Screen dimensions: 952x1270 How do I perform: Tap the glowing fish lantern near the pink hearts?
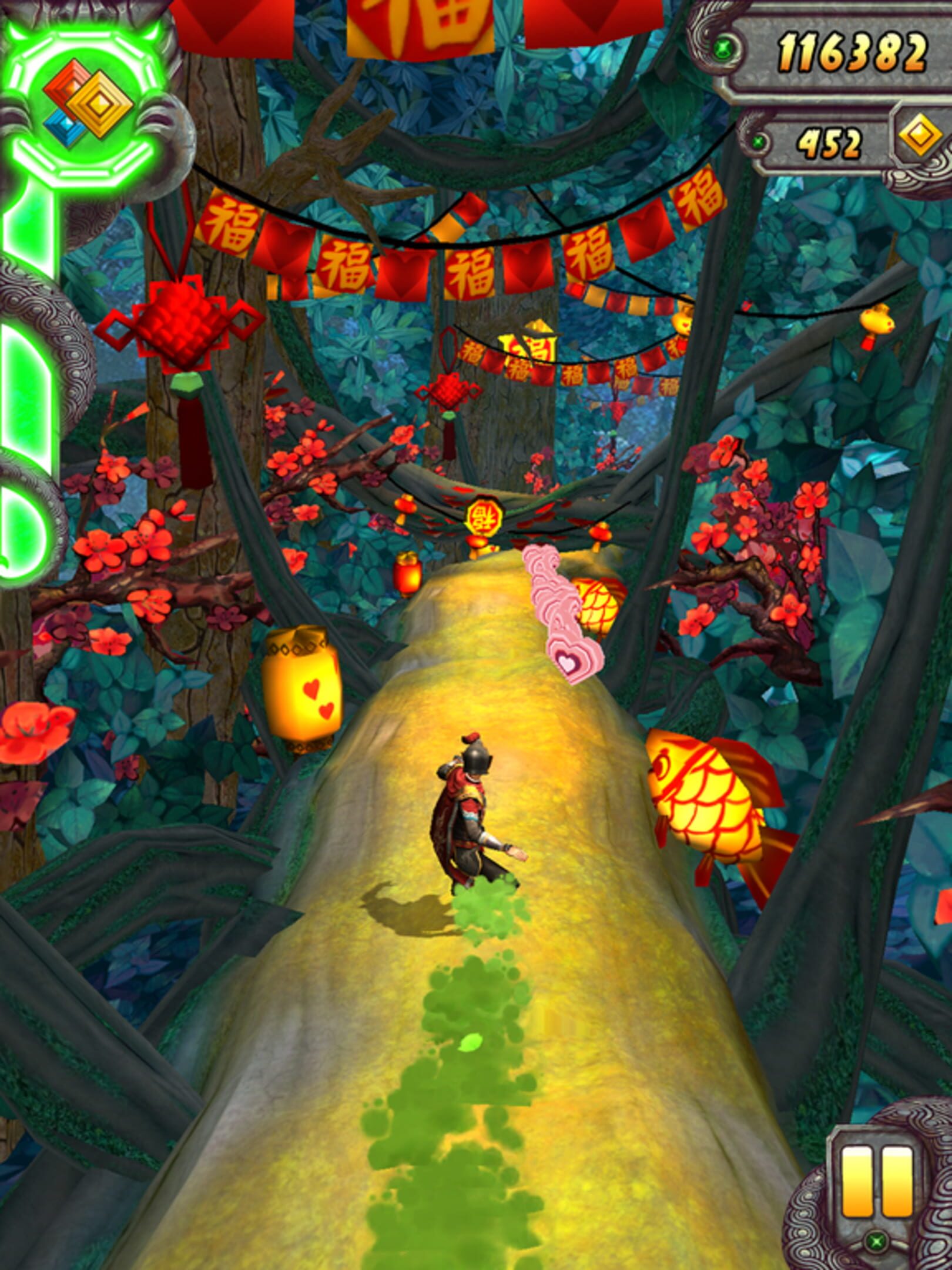[598, 604]
